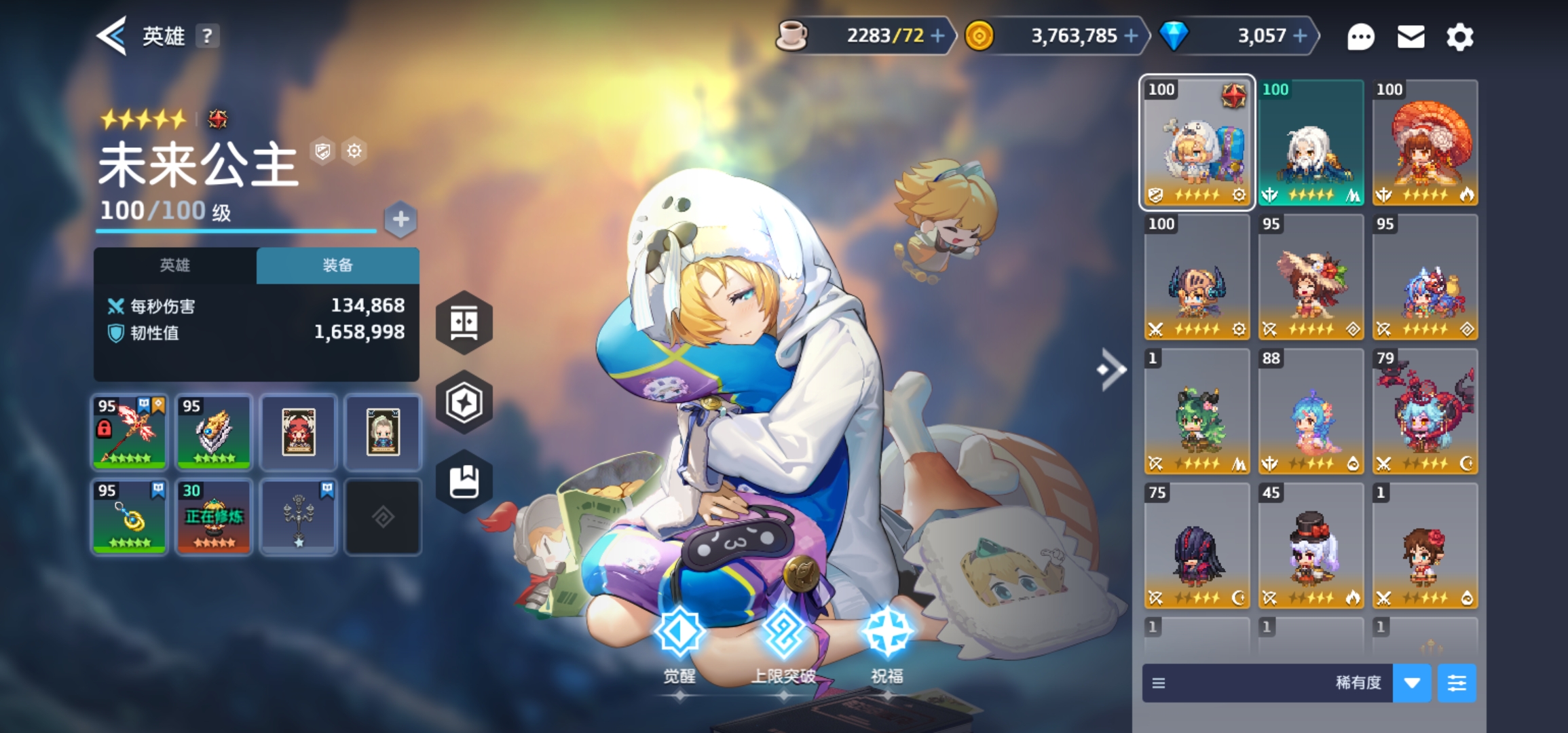Screen dimensions: 1568x733
Task: Open the mail envelope inbox
Action: point(1411,37)
